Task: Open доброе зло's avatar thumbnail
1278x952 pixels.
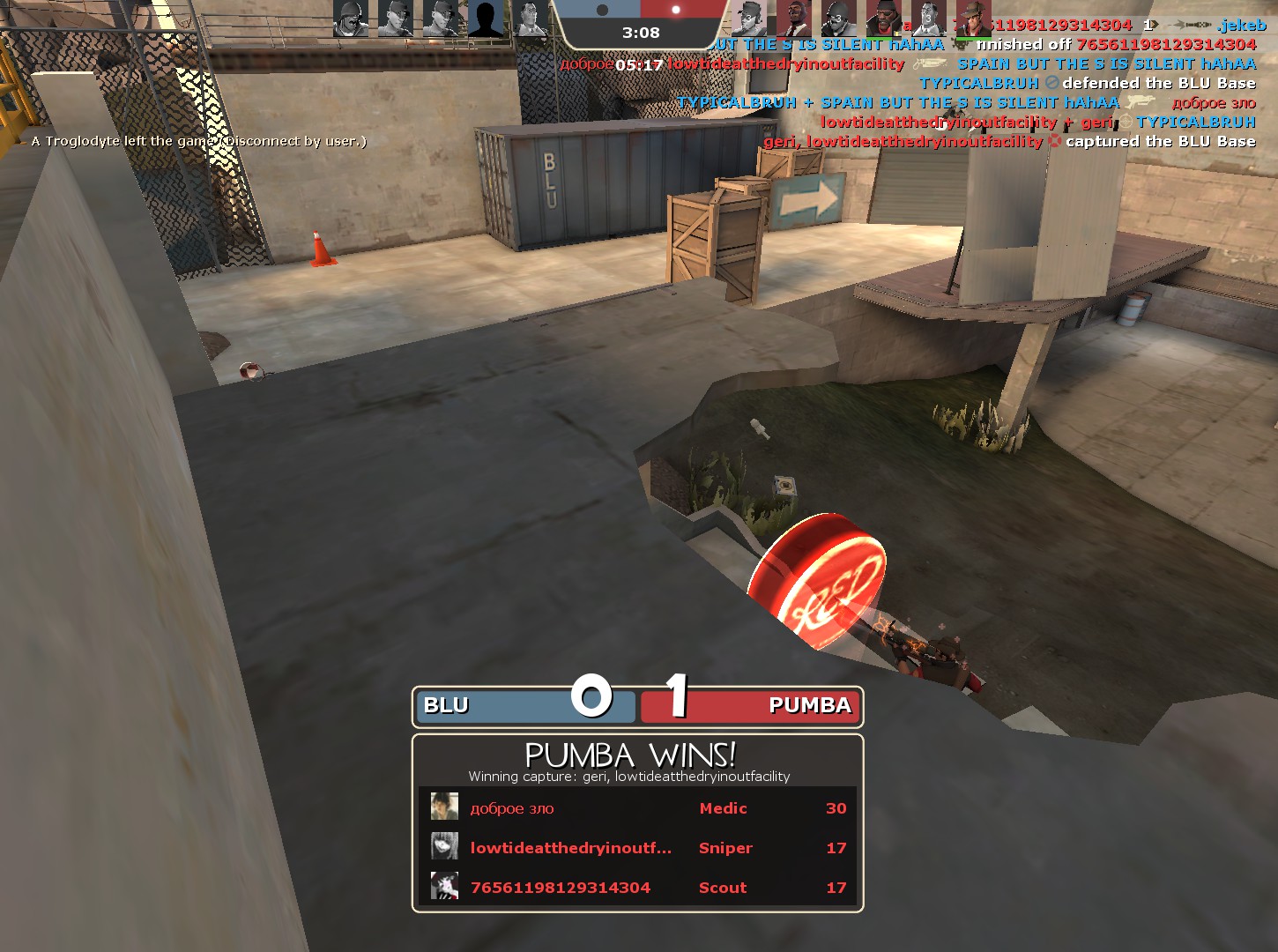Action: (444, 807)
